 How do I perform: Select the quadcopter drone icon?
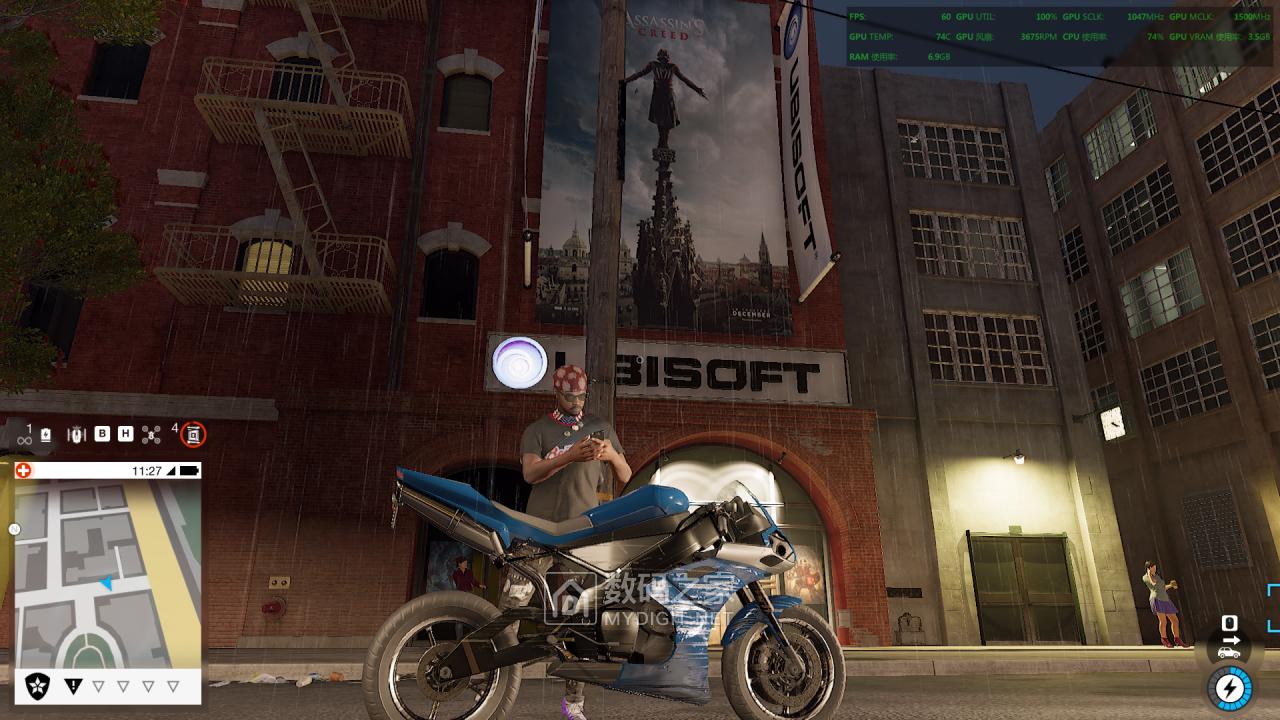point(151,434)
